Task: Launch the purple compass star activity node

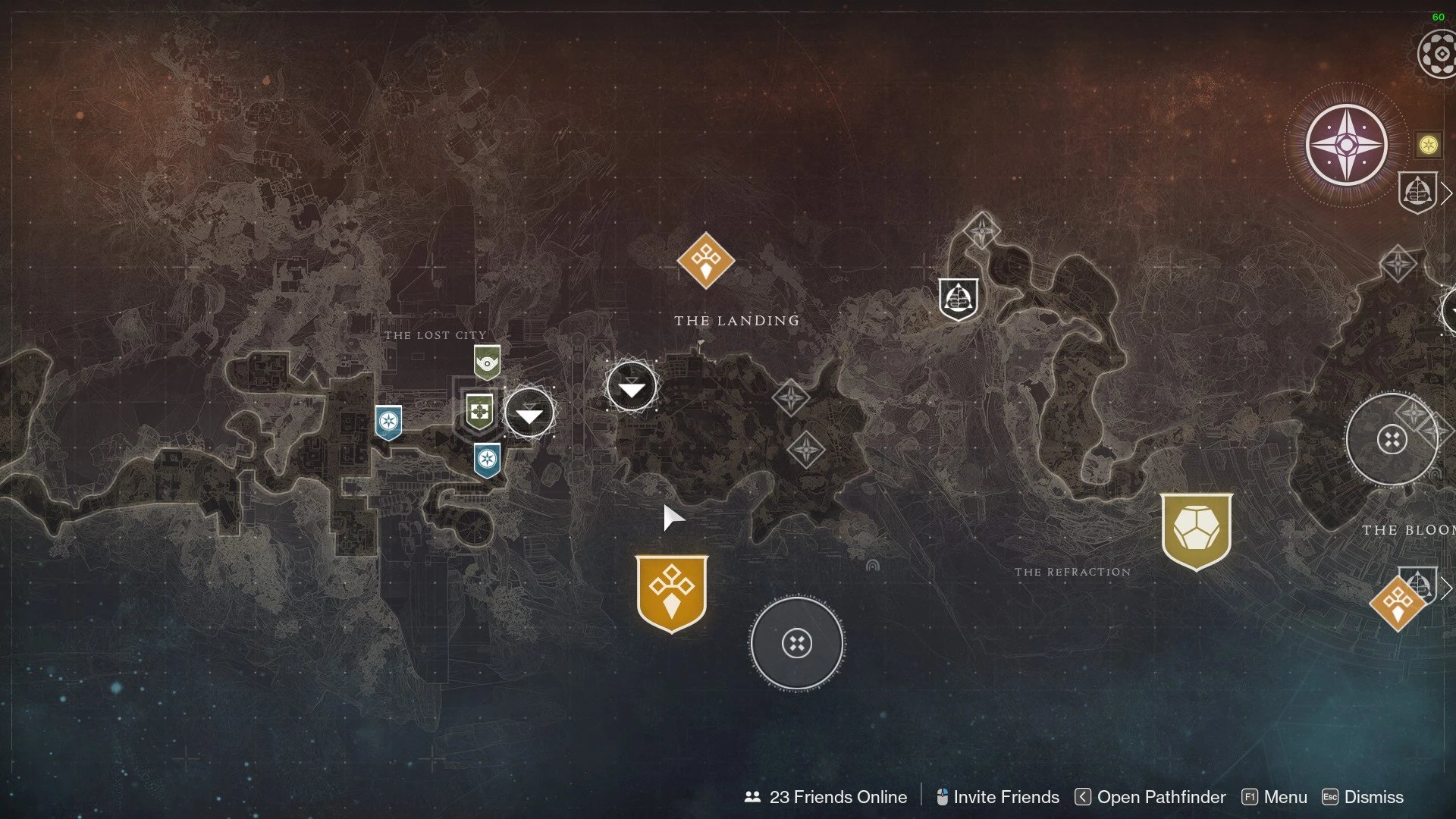Action: tap(1346, 145)
